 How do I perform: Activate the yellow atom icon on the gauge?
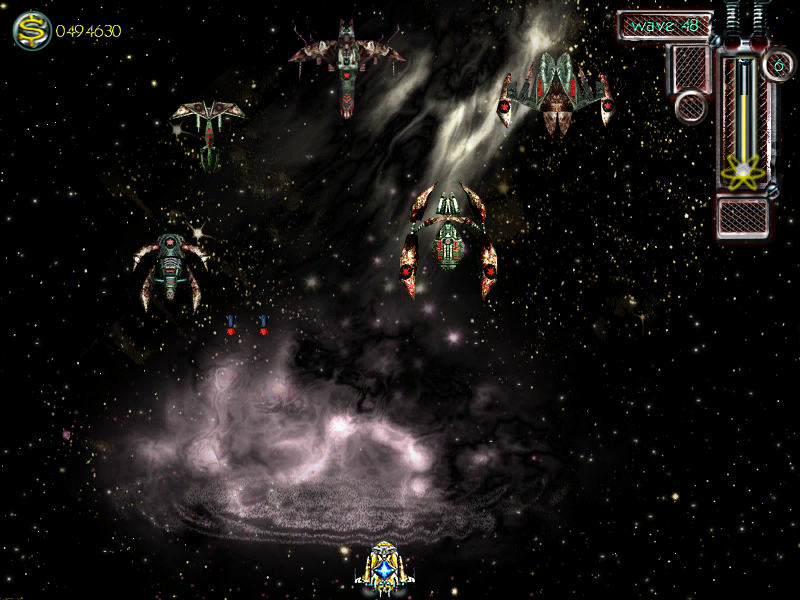click(742, 173)
